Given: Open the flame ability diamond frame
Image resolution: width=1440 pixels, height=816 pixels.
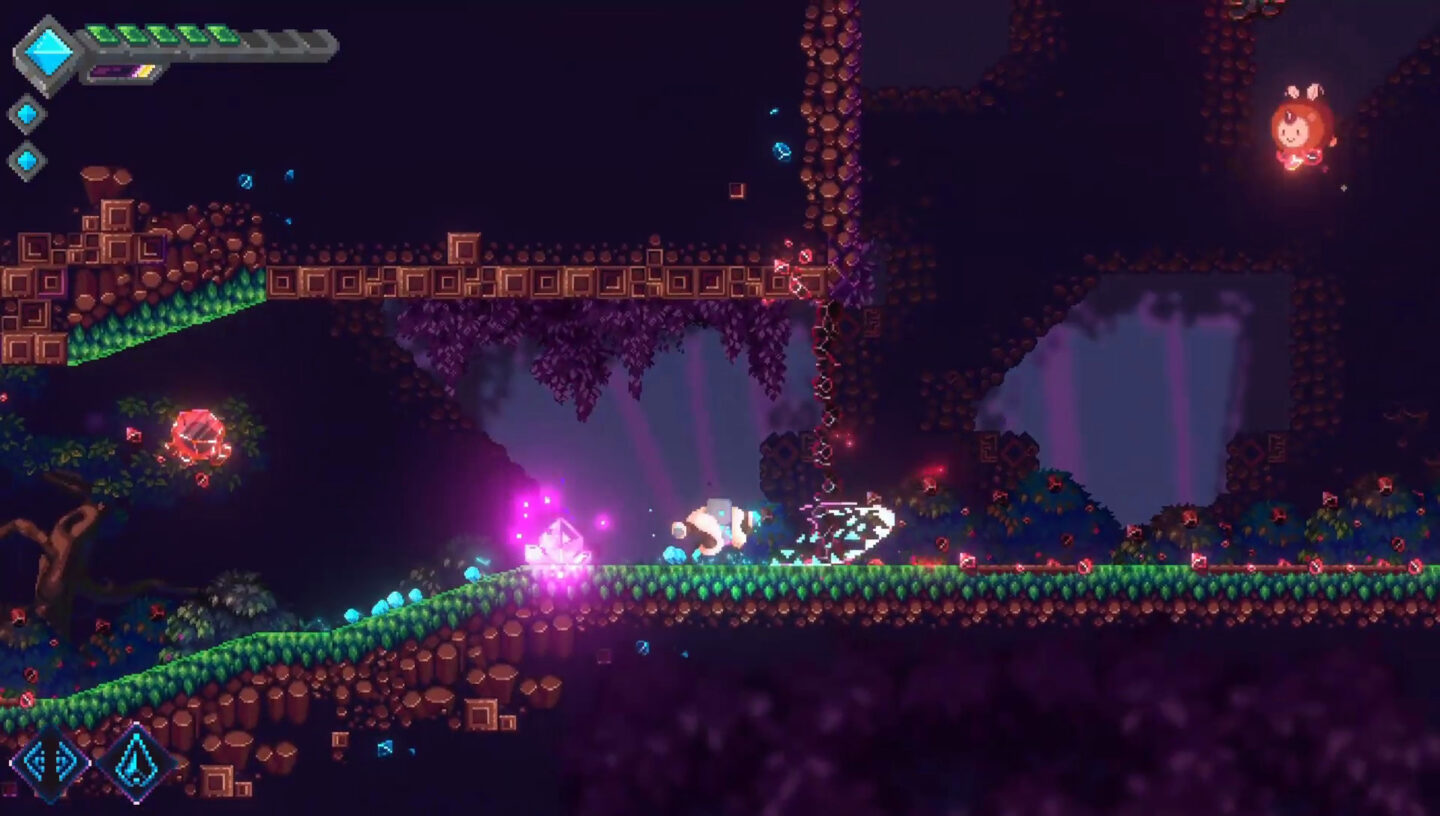Looking at the screenshot, I should (136, 765).
